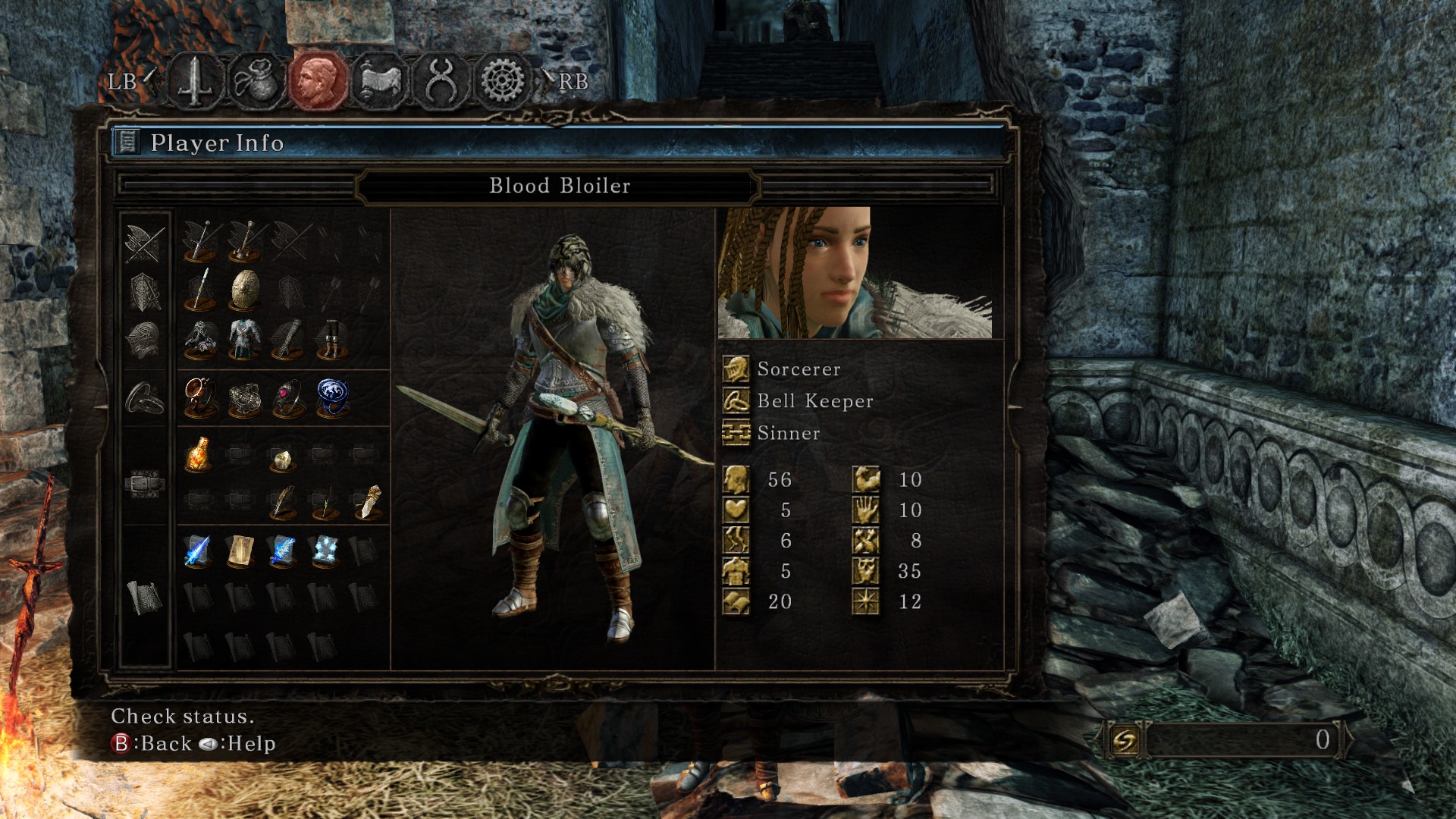This screenshot has width=1456, height=819.
Task: Select the sparkling blue shards spell slot
Action: click(x=325, y=551)
